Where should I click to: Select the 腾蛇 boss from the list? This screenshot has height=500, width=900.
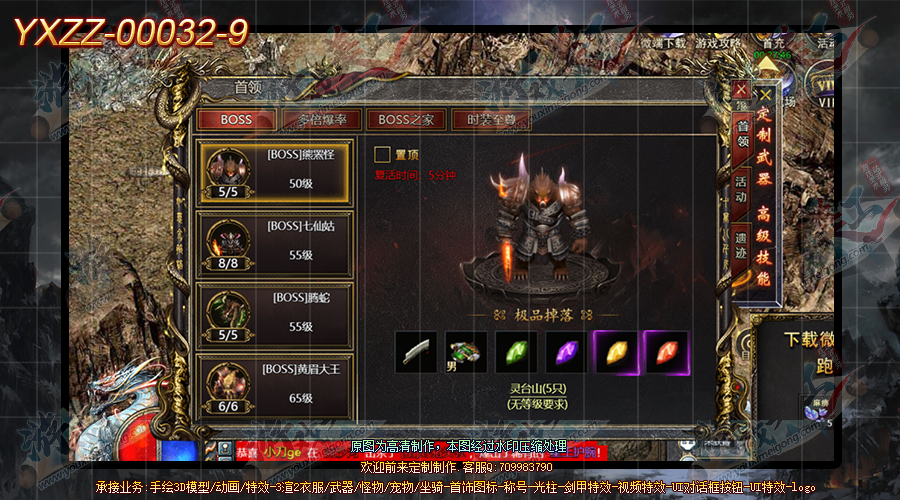[x=275, y=315]
